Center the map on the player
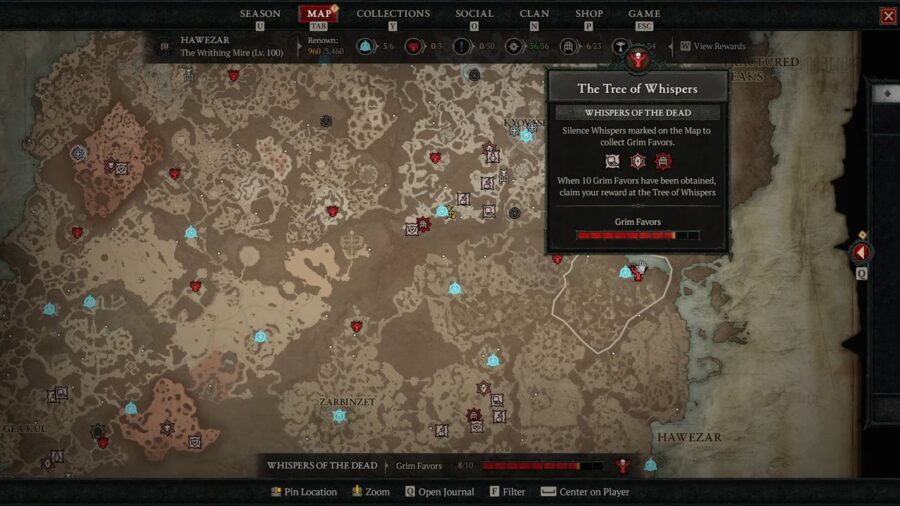 (585, 492)
